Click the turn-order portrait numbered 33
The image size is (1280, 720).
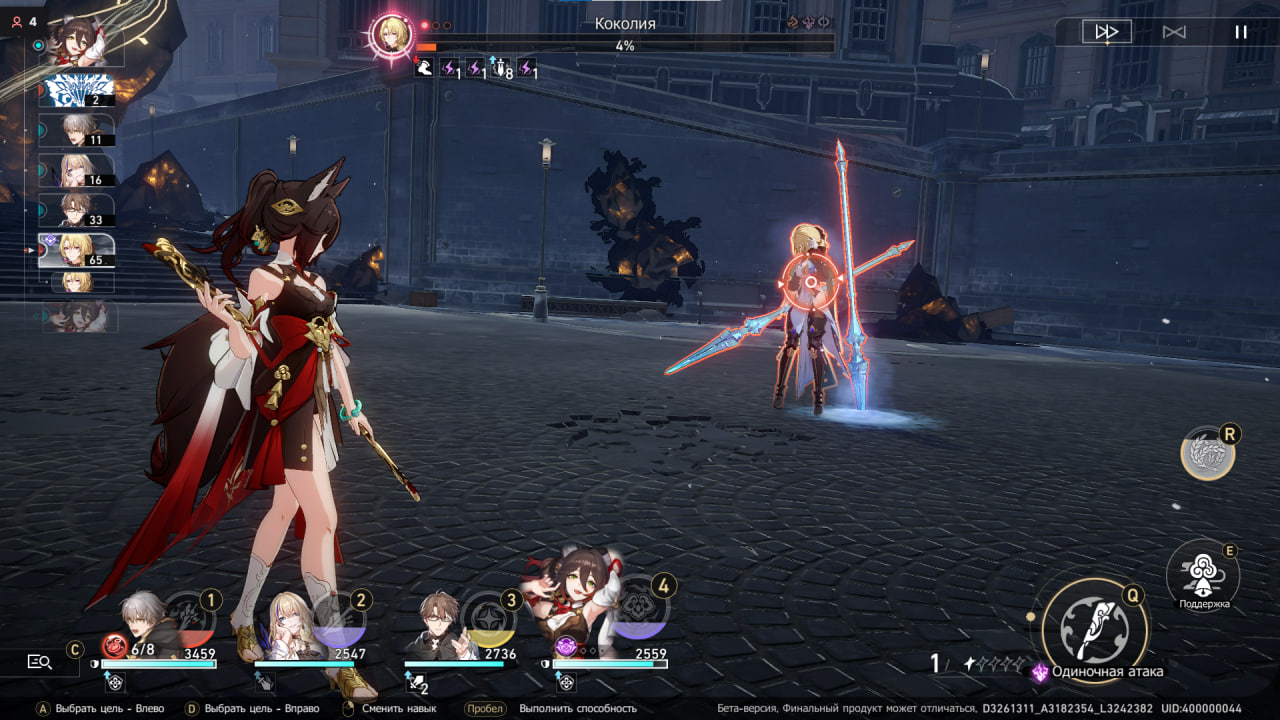coord(78,210)
